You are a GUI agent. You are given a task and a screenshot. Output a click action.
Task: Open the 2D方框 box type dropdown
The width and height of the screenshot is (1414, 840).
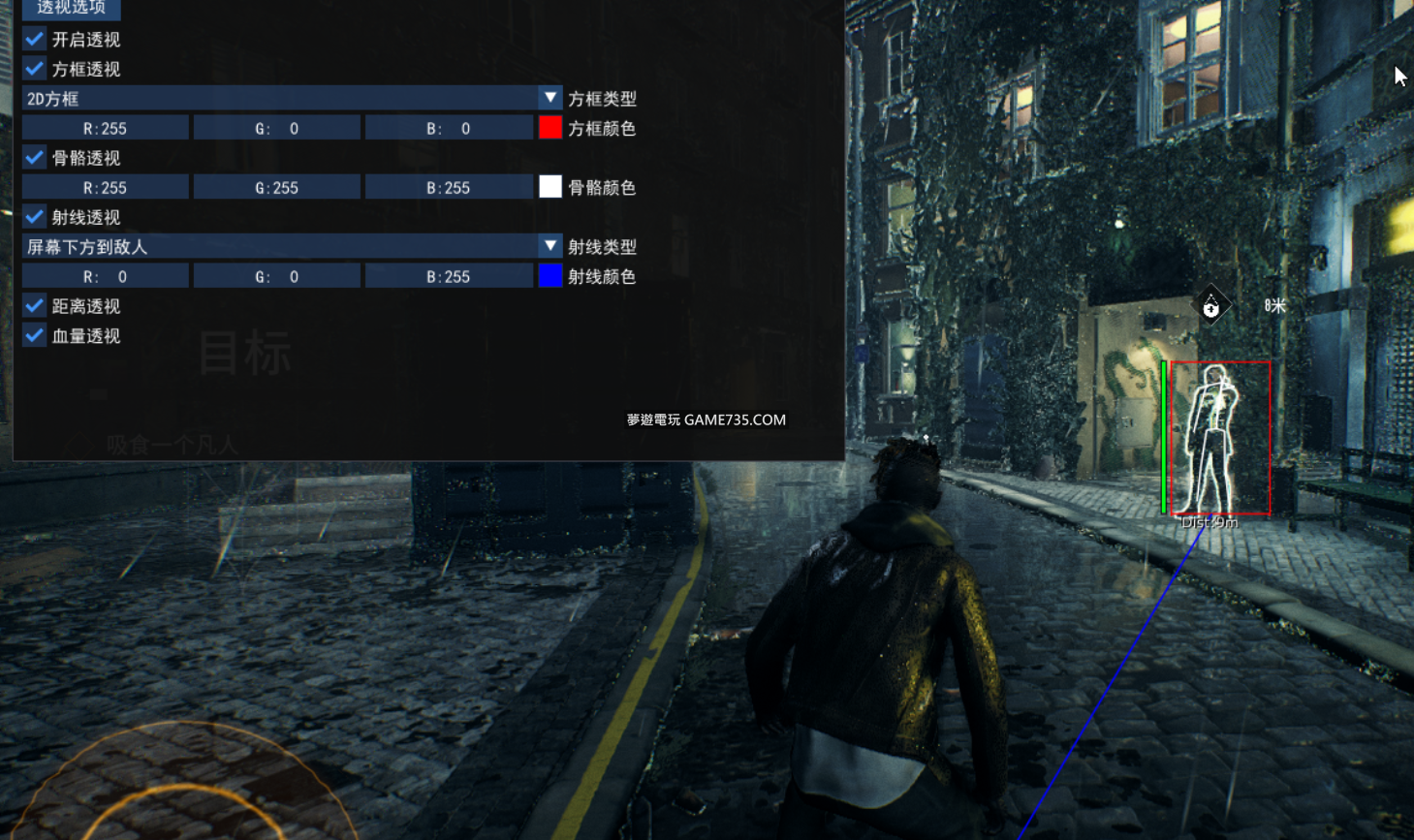(550, 99)
